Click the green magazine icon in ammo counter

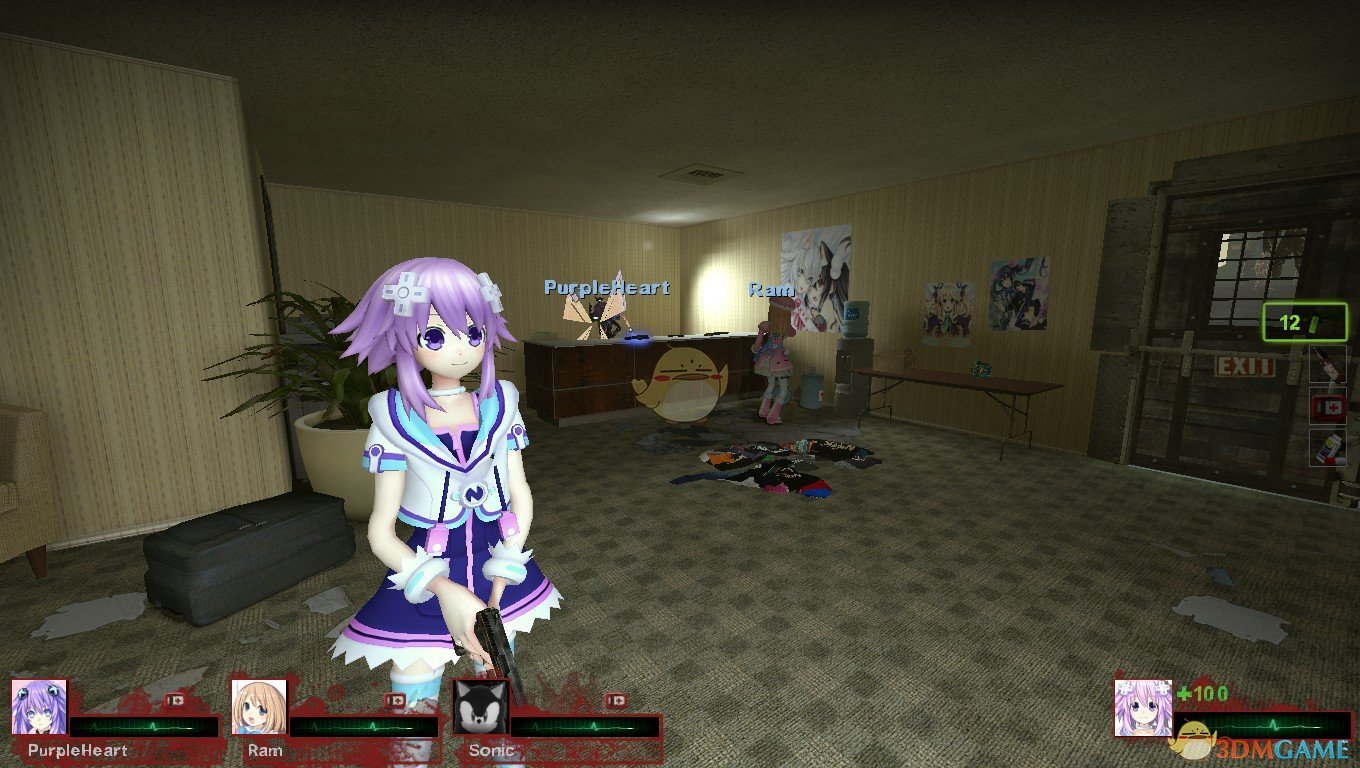[x=1312, y=322]
